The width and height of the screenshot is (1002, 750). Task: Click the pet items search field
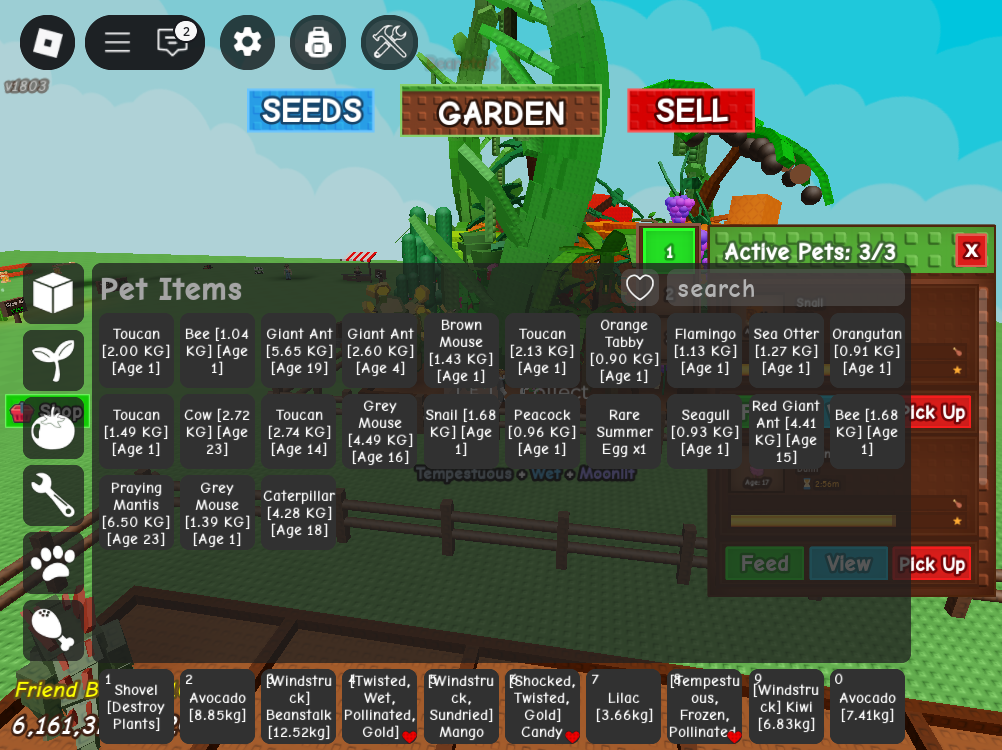pos(785,289)
